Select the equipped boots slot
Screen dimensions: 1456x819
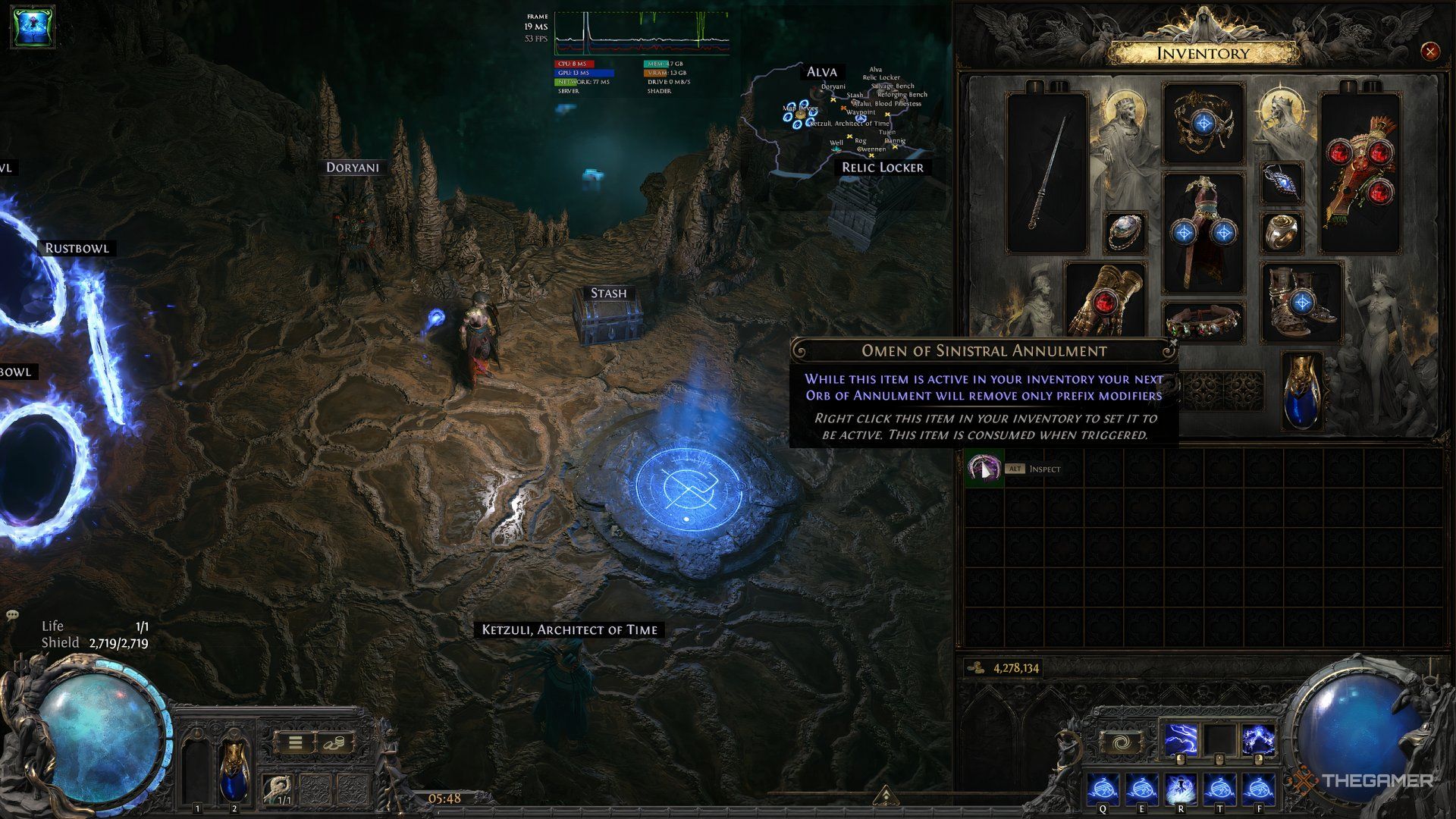[x=1300, y=303]
